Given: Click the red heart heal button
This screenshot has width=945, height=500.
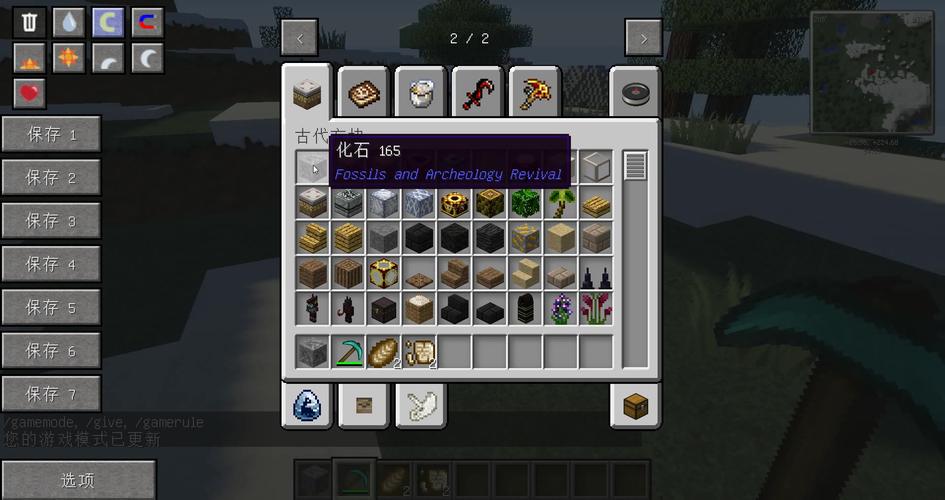Looking at the screenshot, I should coord(30,94).
